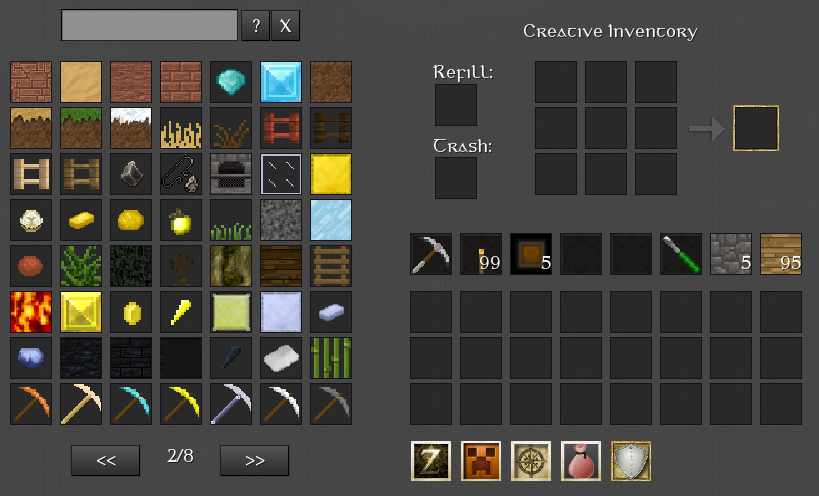
Task: Click the Refill slot
Action: 455,105
